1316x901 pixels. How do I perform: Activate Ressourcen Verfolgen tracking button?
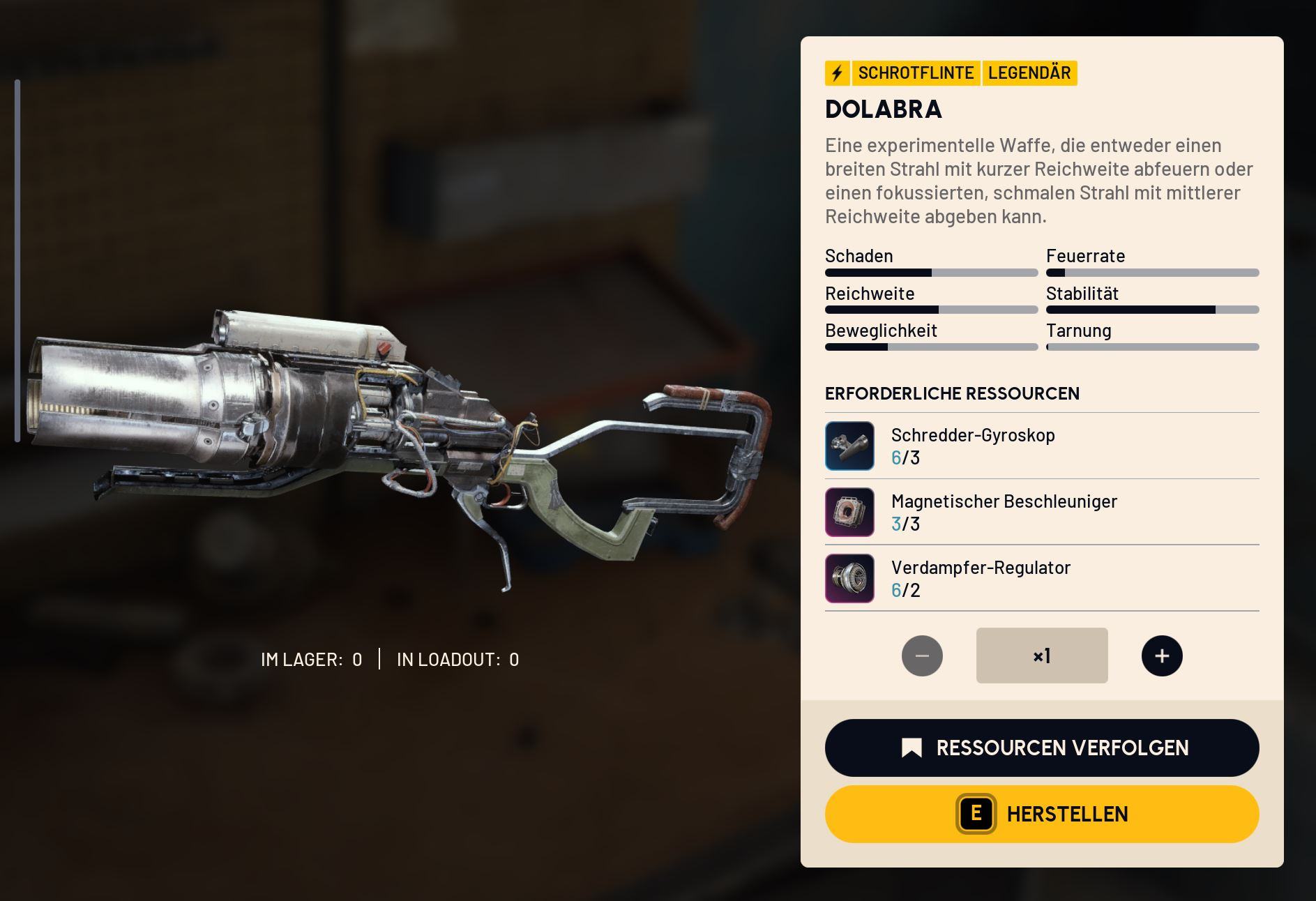point(1041,748)
